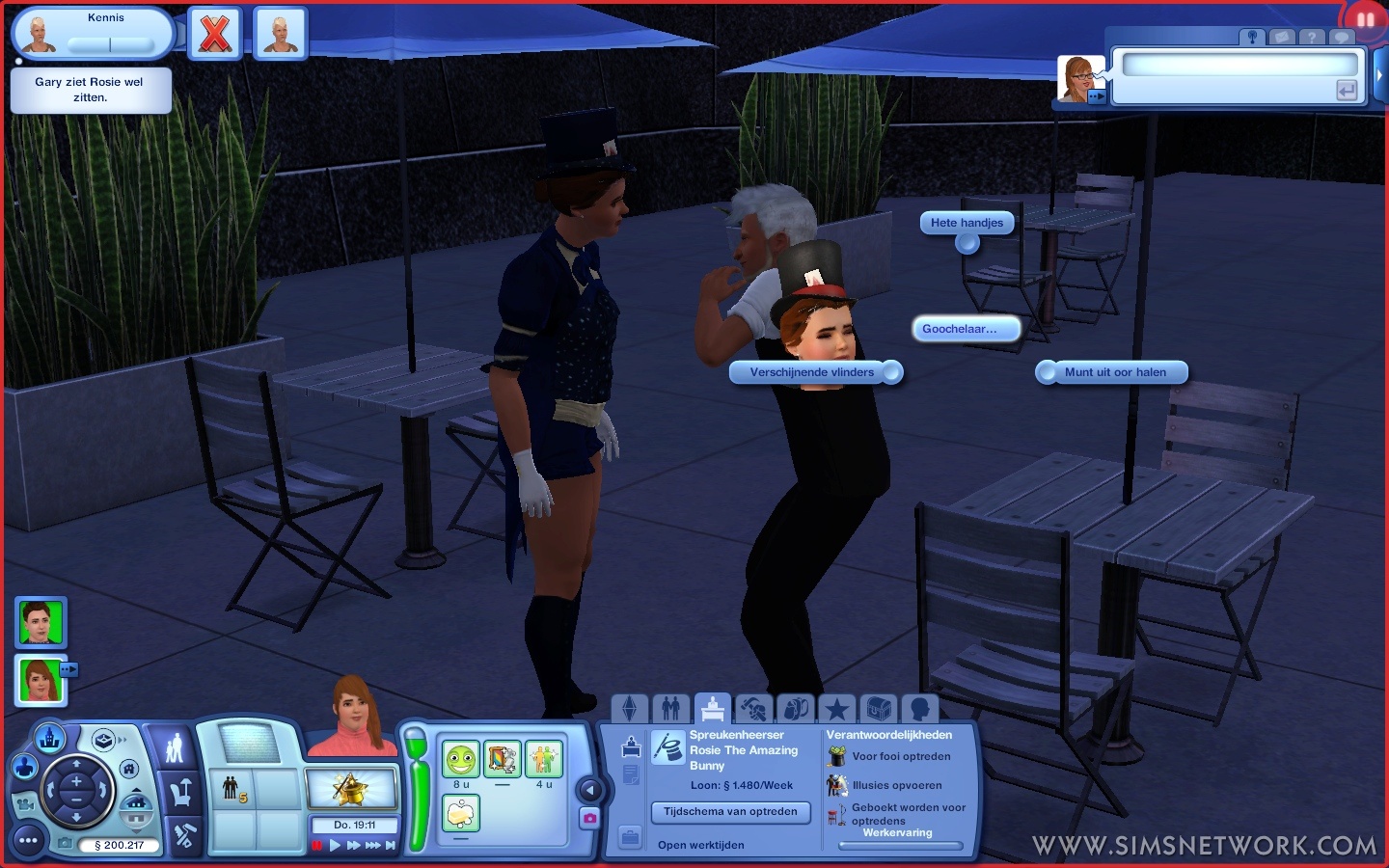Open the envelope messages tab

[x=1282, y=38]
